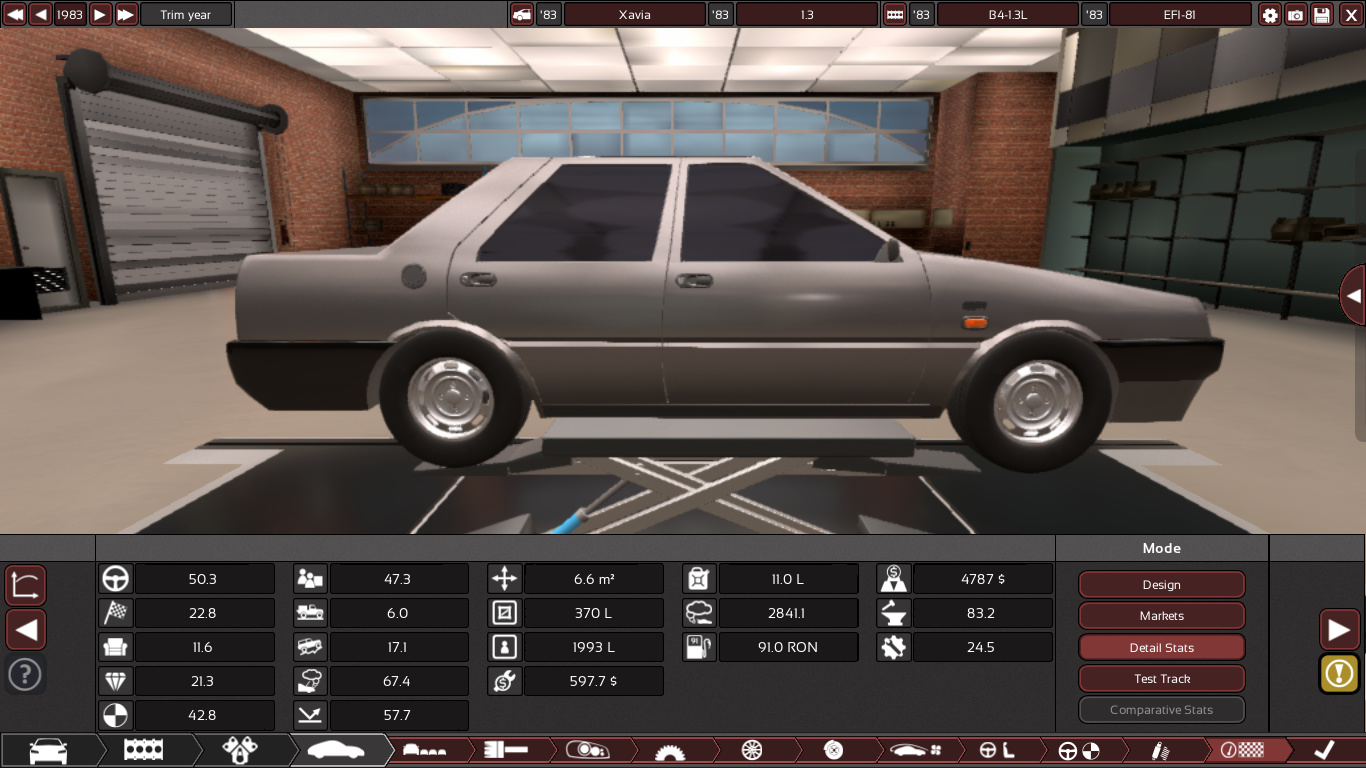This screenshot has height=768, width=1366.
Task: Switch to Markets mode
Action: [1161, 616]
